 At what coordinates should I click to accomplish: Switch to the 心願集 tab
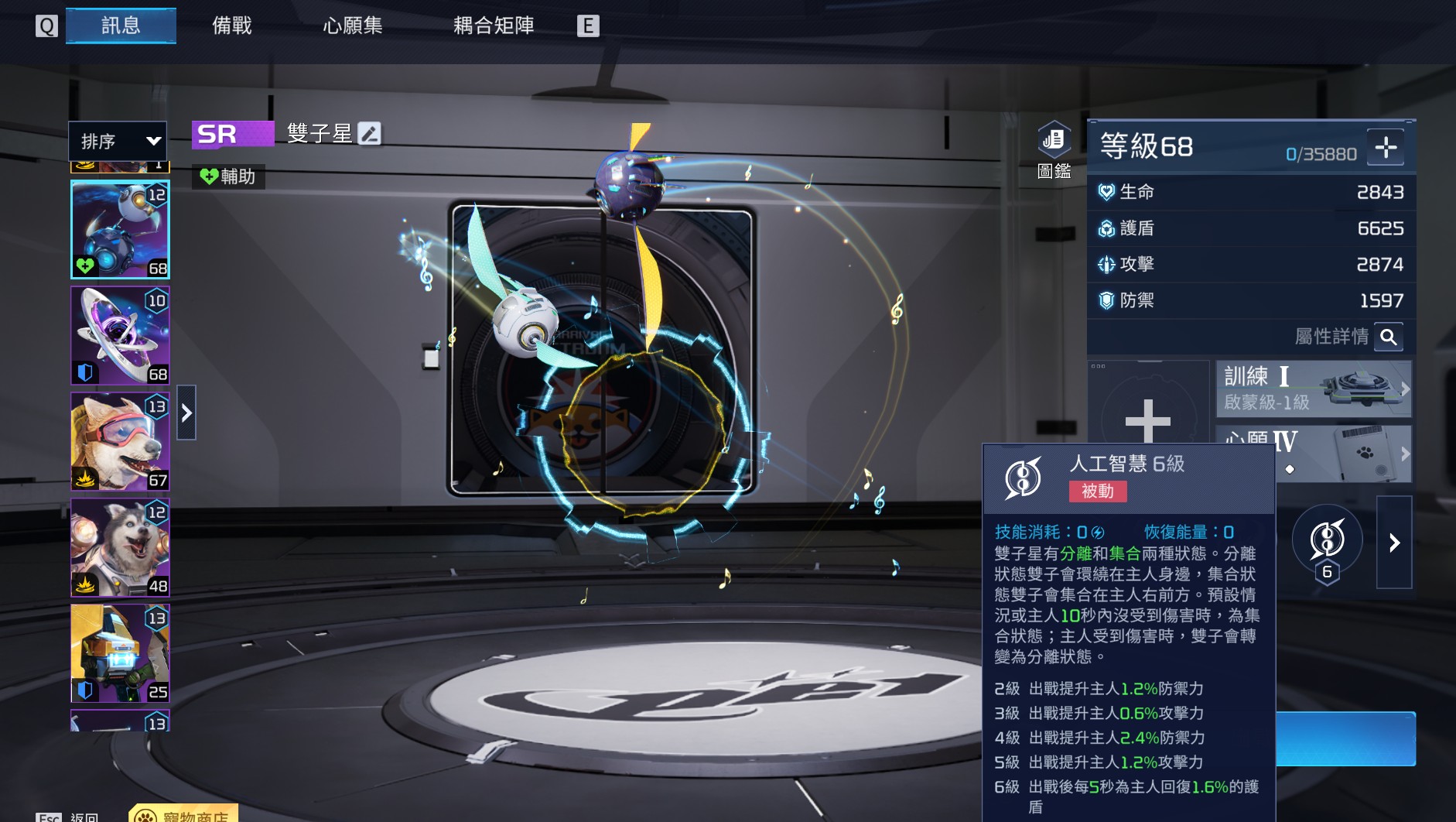[x=352, y=26]
